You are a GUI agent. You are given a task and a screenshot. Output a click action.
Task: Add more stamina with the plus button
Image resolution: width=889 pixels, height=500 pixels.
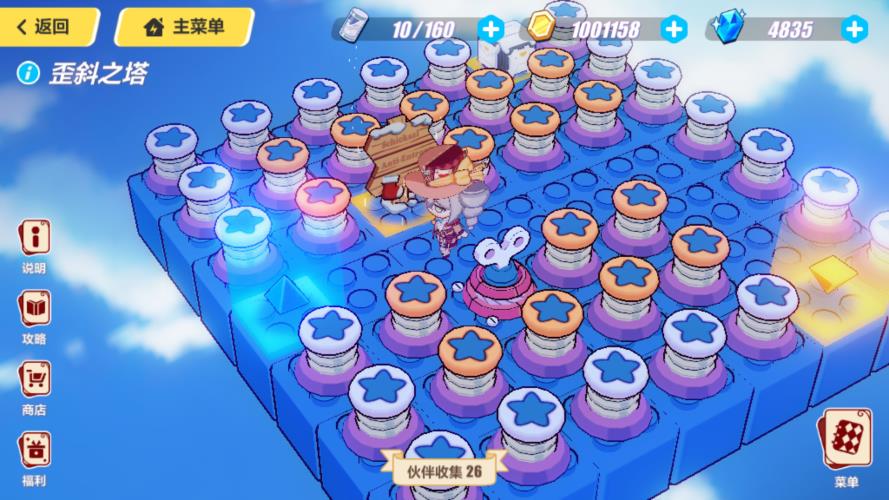point(490,28)
